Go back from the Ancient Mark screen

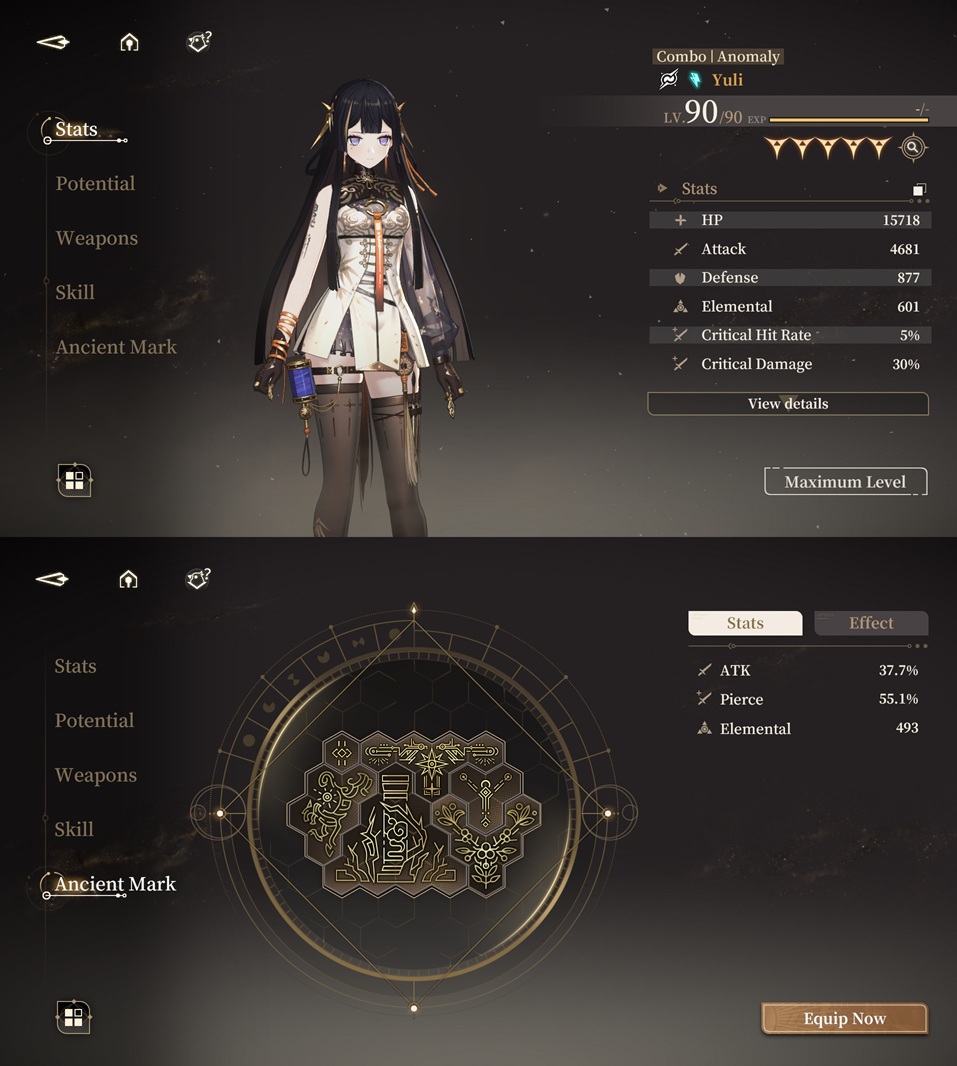point(53,579)
